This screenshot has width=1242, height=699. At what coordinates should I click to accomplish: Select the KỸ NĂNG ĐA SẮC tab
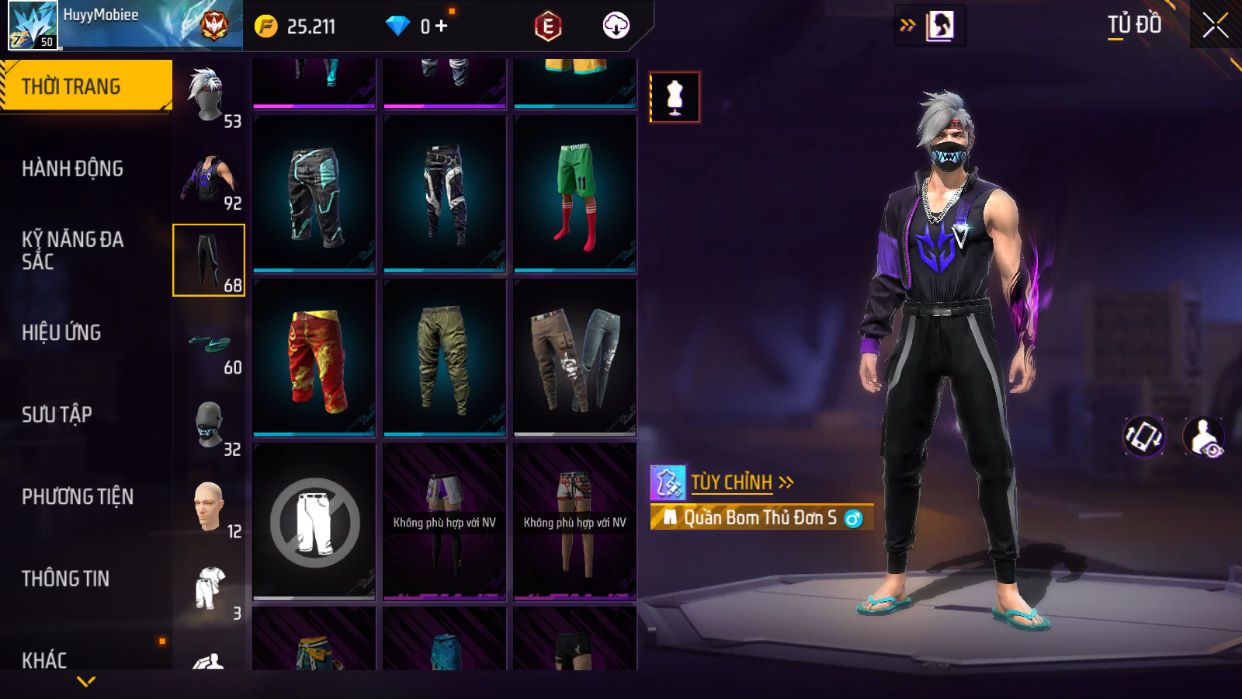[73, 250]
